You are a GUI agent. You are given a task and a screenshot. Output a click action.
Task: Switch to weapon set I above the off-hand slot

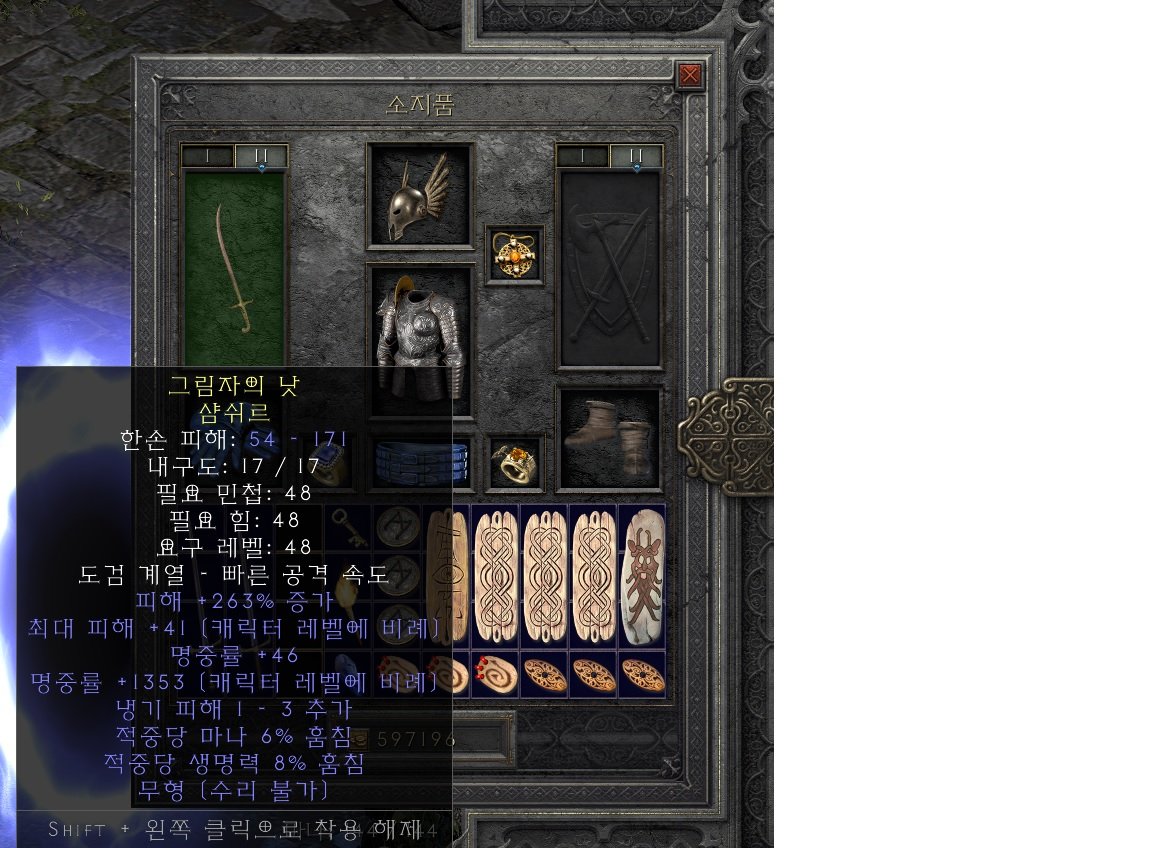click(582, 156)
